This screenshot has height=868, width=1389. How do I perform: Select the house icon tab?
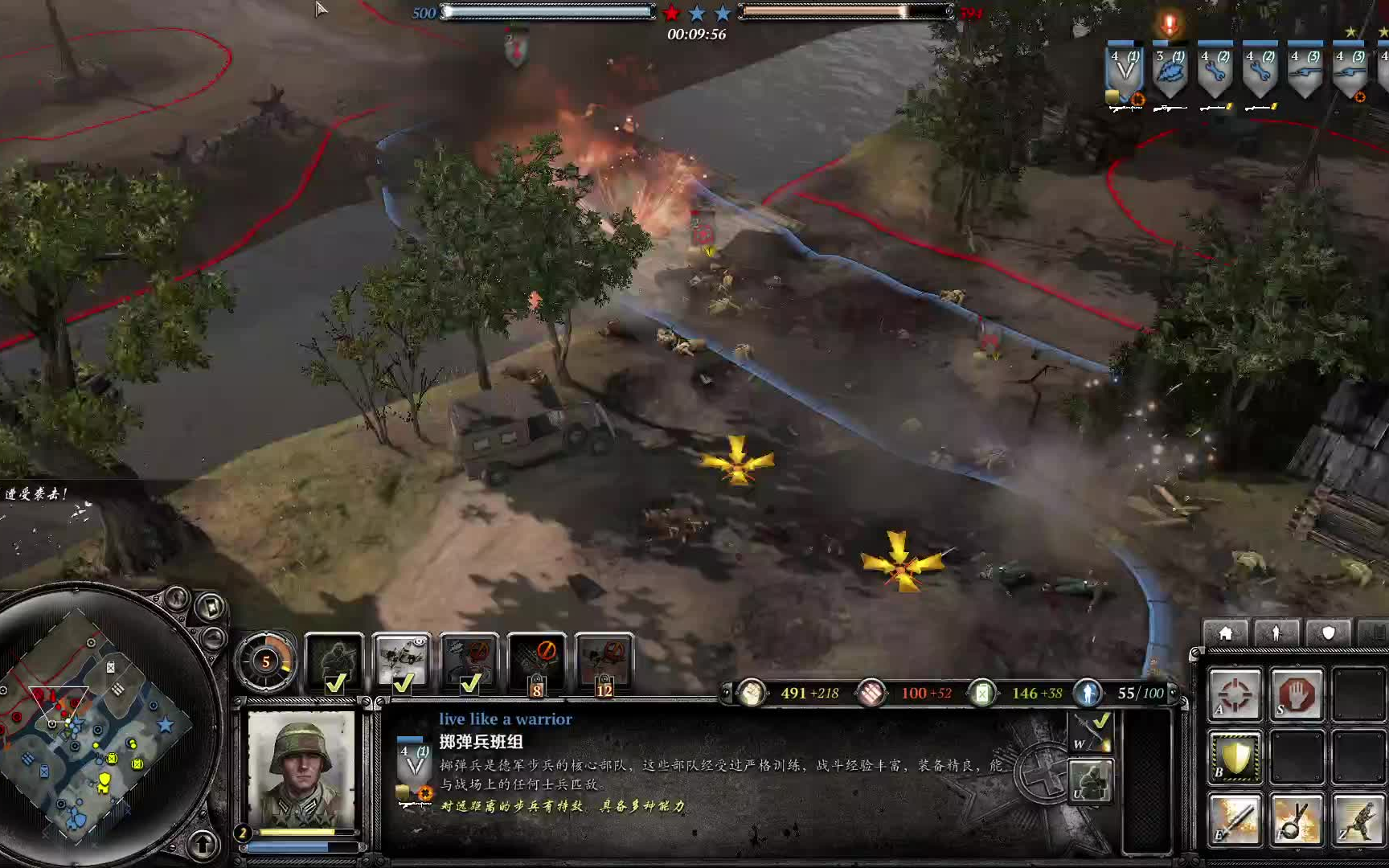(1225, 633)
